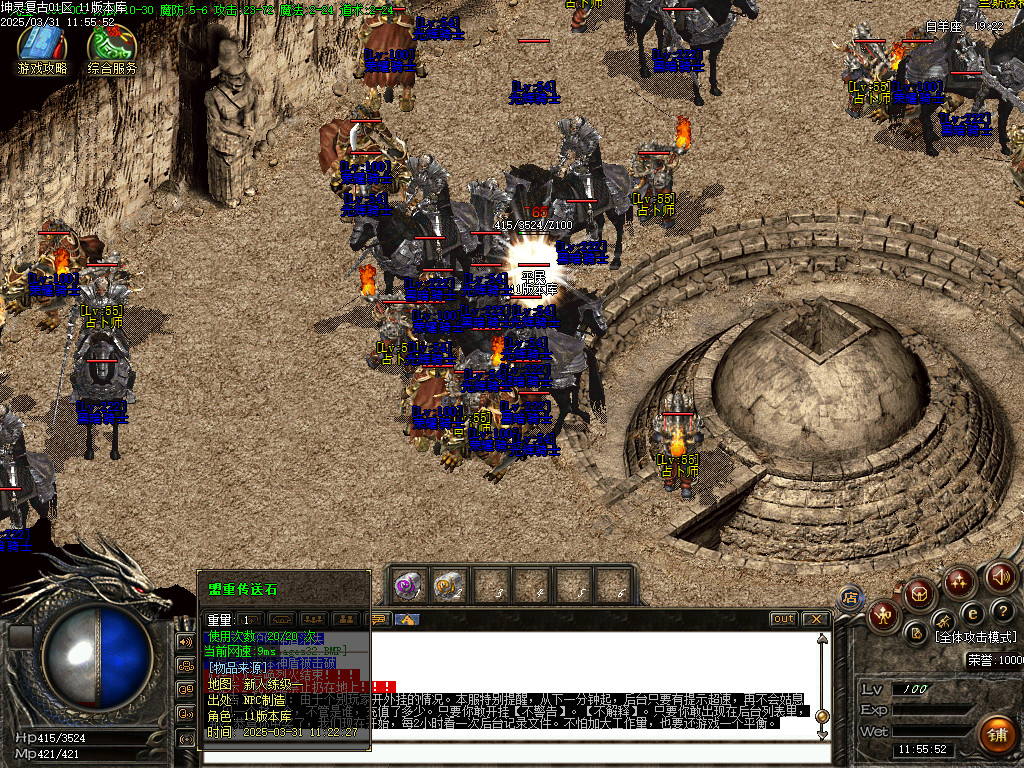The width and height of the screenshot is (1024, 768).
Task: Click the crossed-weapons round icon
Action: pyautogui.click(x=945, y=620)
